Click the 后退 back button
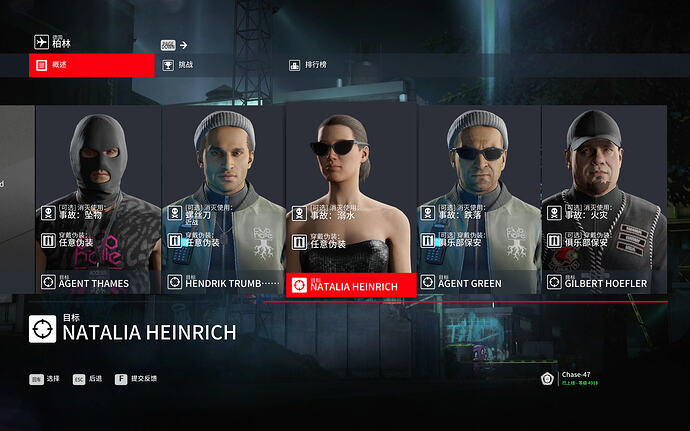Screen dimensions: 690x431 coord(87,380)
